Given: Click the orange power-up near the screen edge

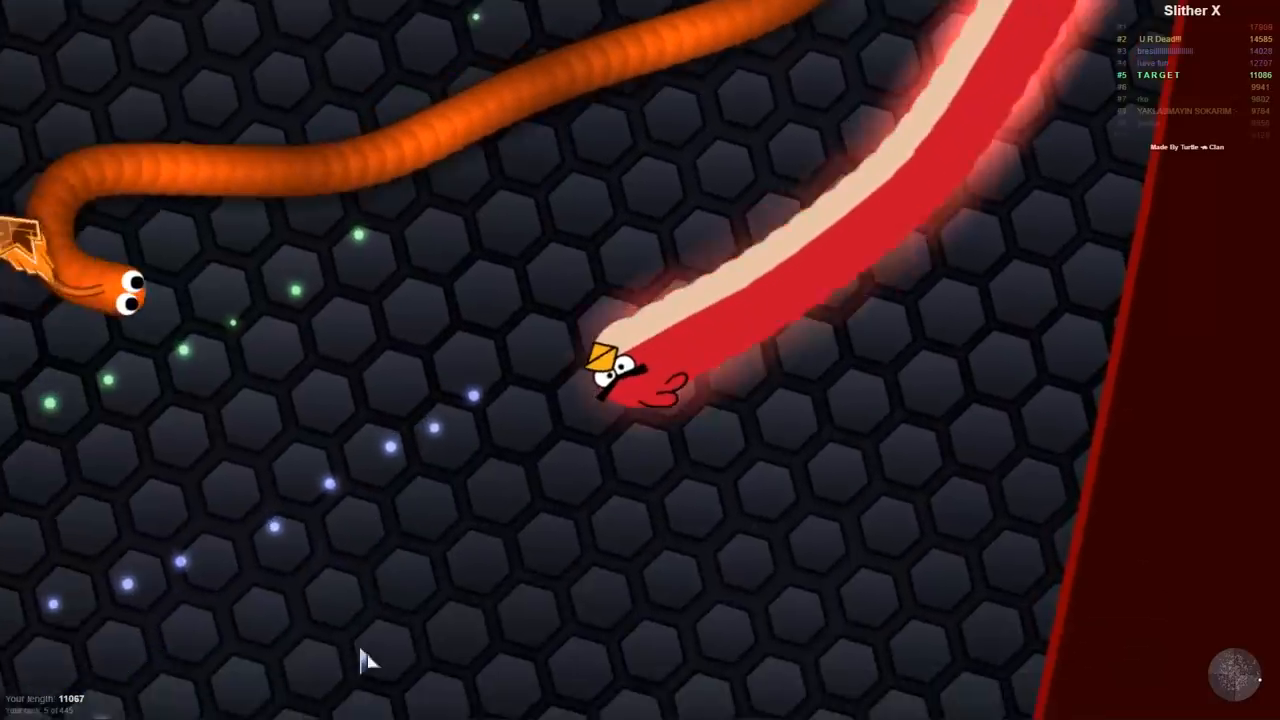Looking at the screenshot, I should (x=22, y=240).
